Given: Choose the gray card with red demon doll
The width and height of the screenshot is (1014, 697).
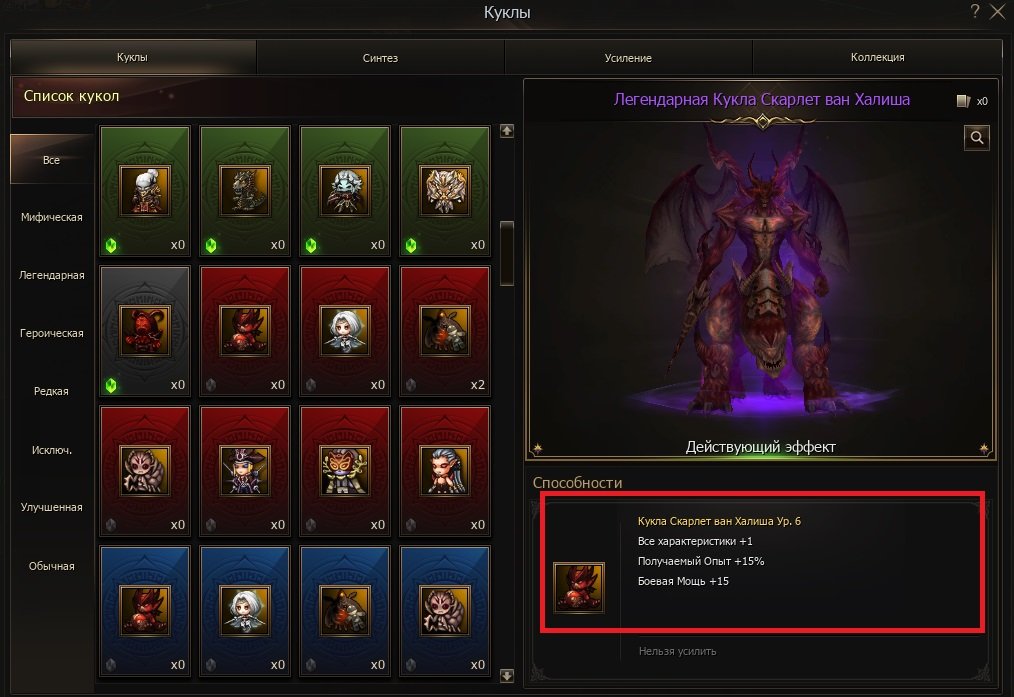Looking at the screenshot, I should pyautogui.click(x=145, y=331).
